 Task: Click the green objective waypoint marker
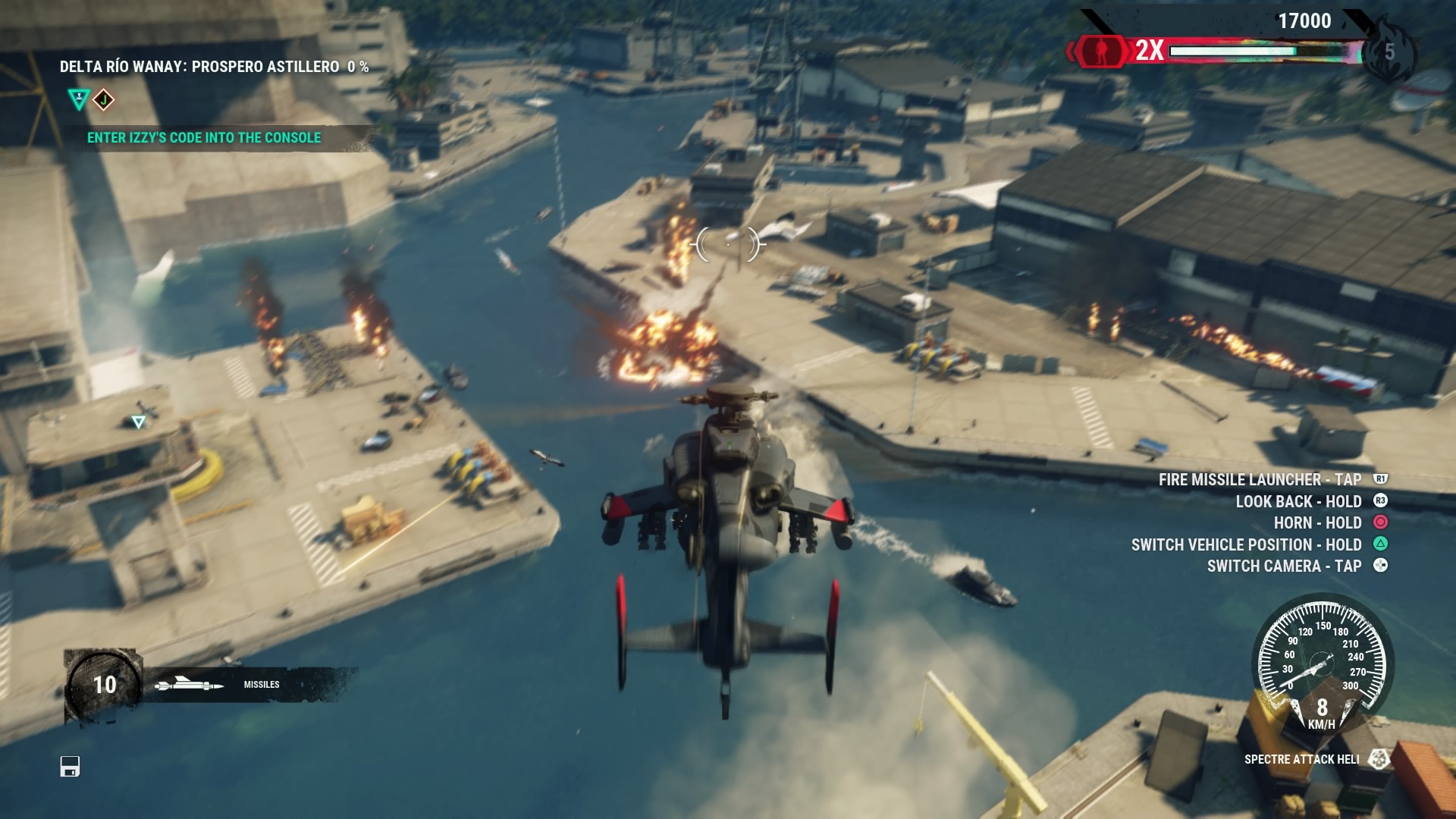coord(138,422)
